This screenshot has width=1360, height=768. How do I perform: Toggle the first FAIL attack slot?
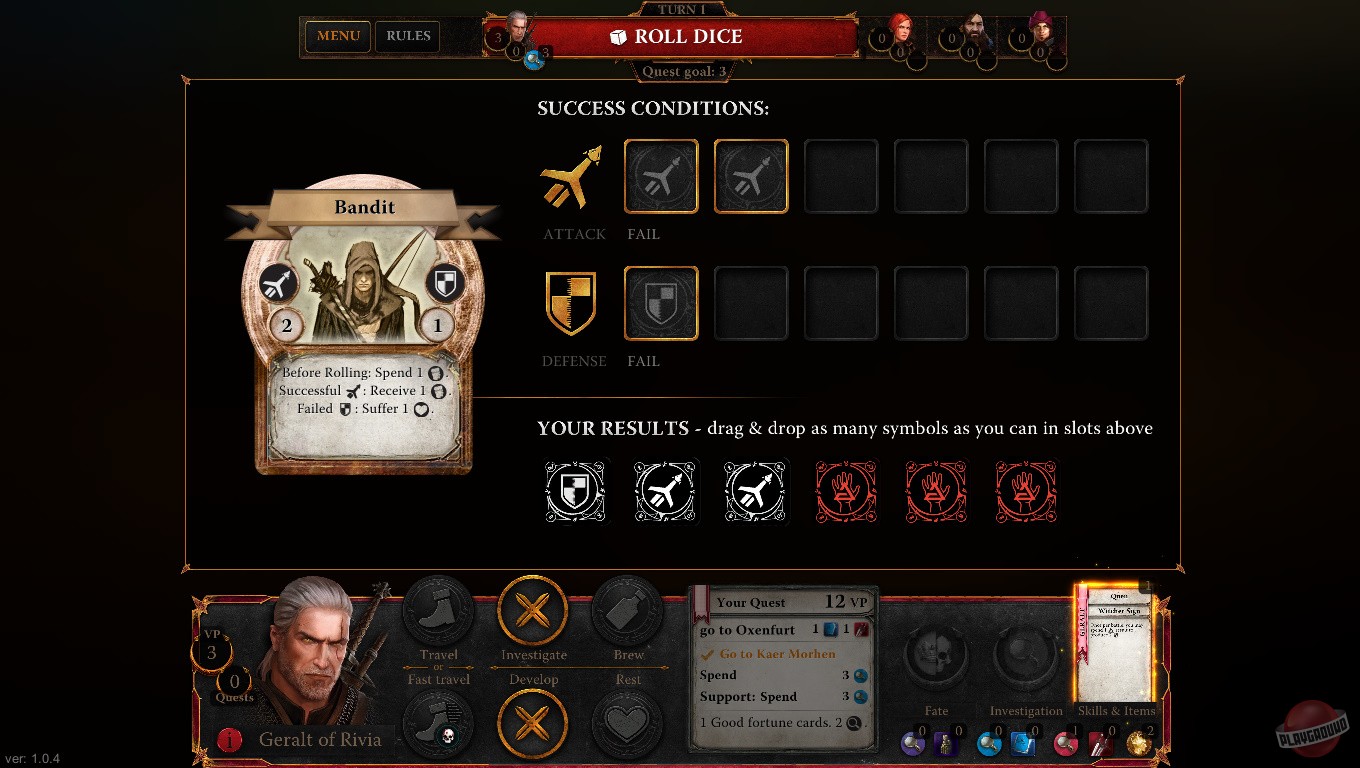[x=661, y=176]
